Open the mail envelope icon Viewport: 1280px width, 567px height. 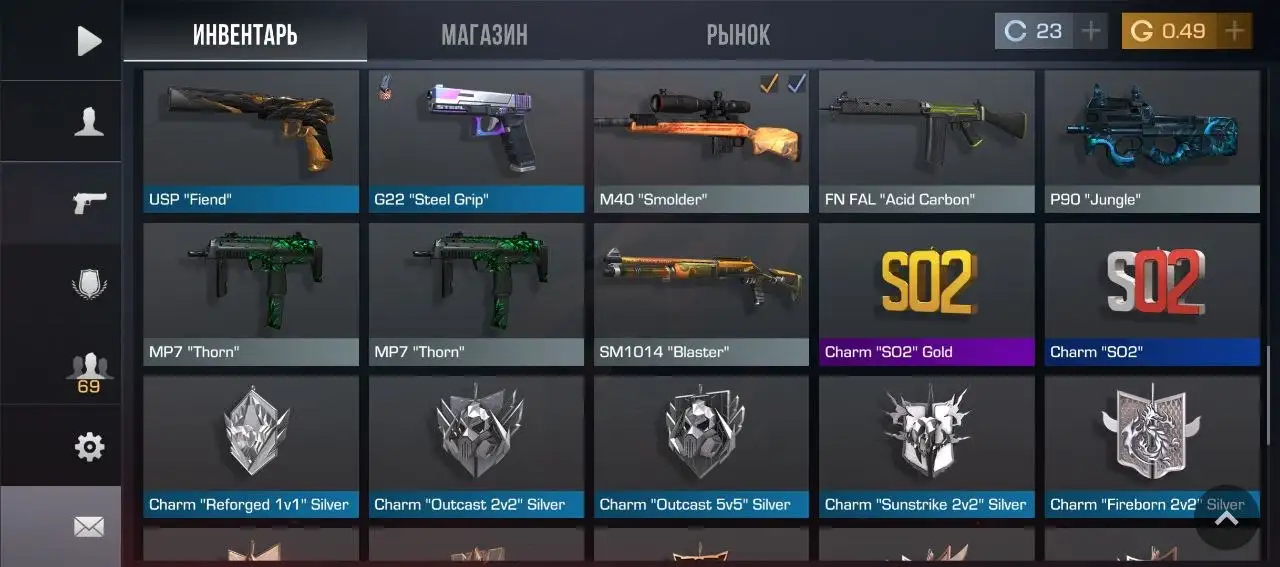click(x=89, y=526)
